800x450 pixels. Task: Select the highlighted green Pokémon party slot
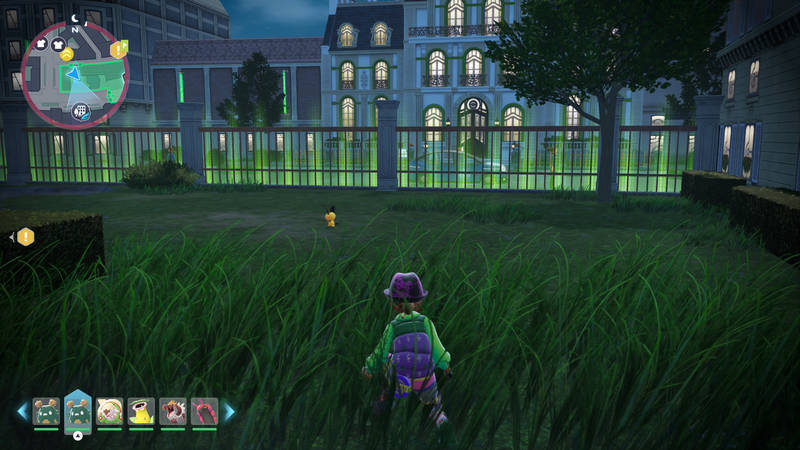pos(78,410)
